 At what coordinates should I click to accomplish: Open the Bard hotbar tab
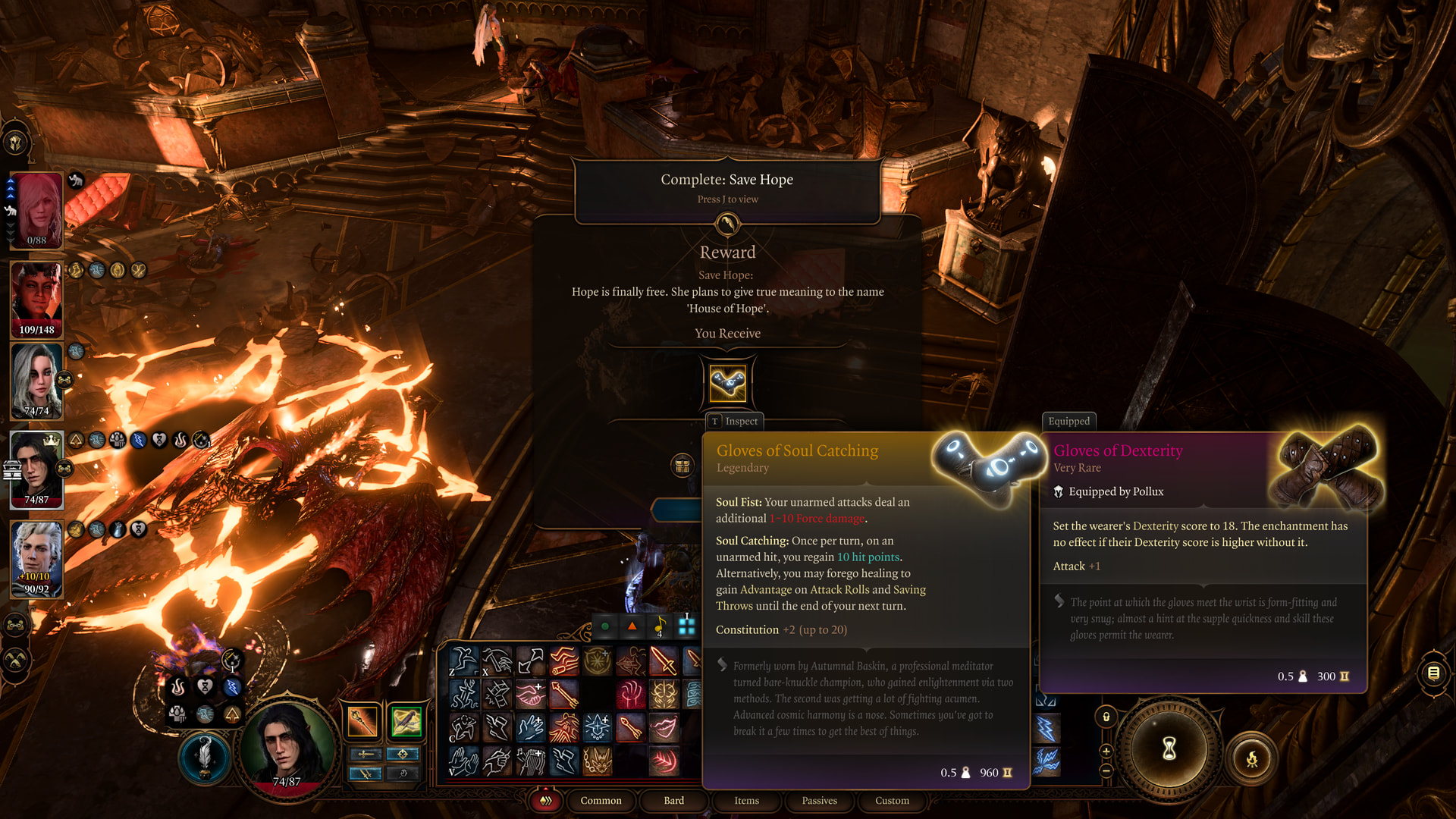673,801
